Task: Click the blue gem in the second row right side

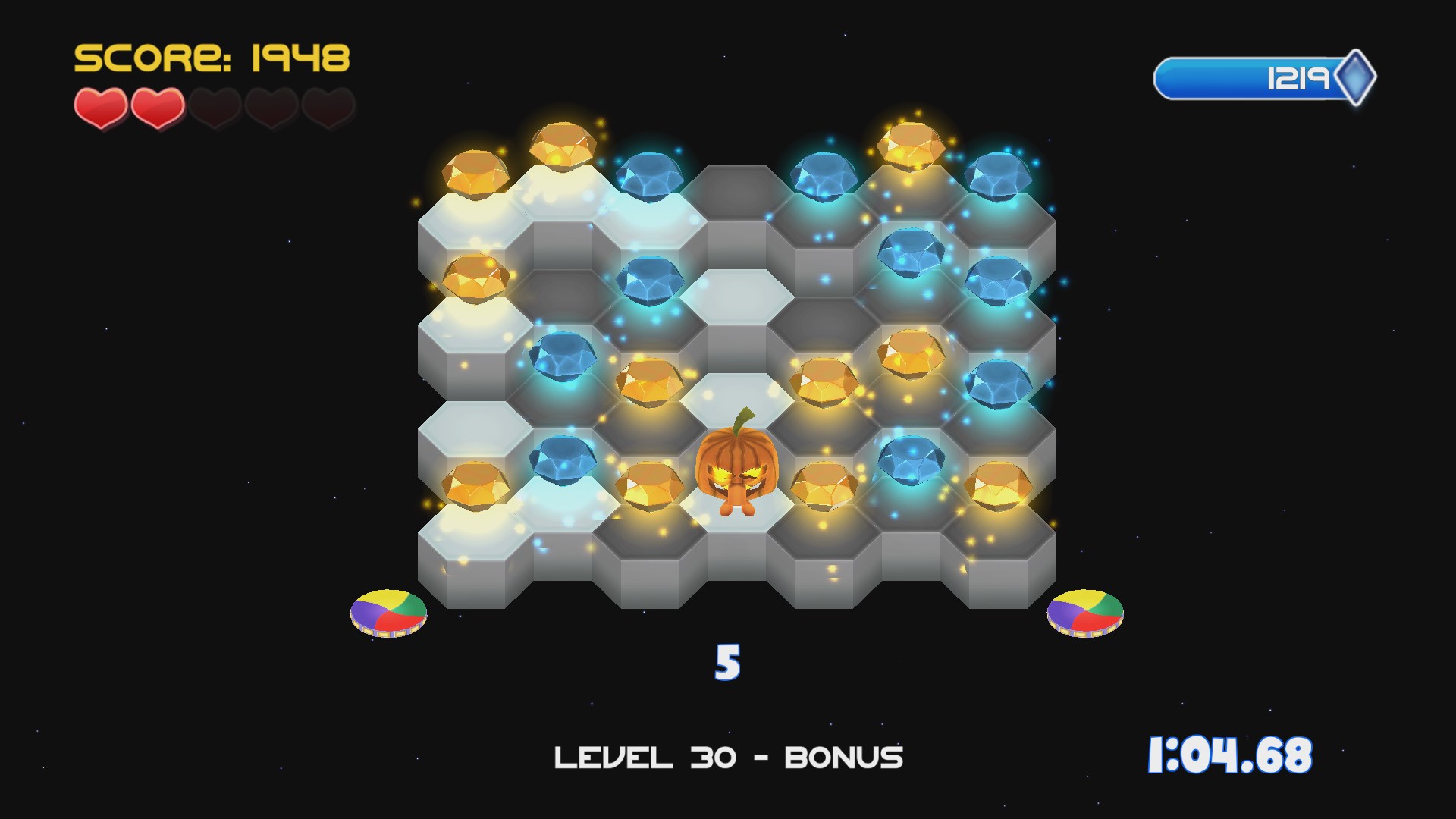Action: pos(910,254)
